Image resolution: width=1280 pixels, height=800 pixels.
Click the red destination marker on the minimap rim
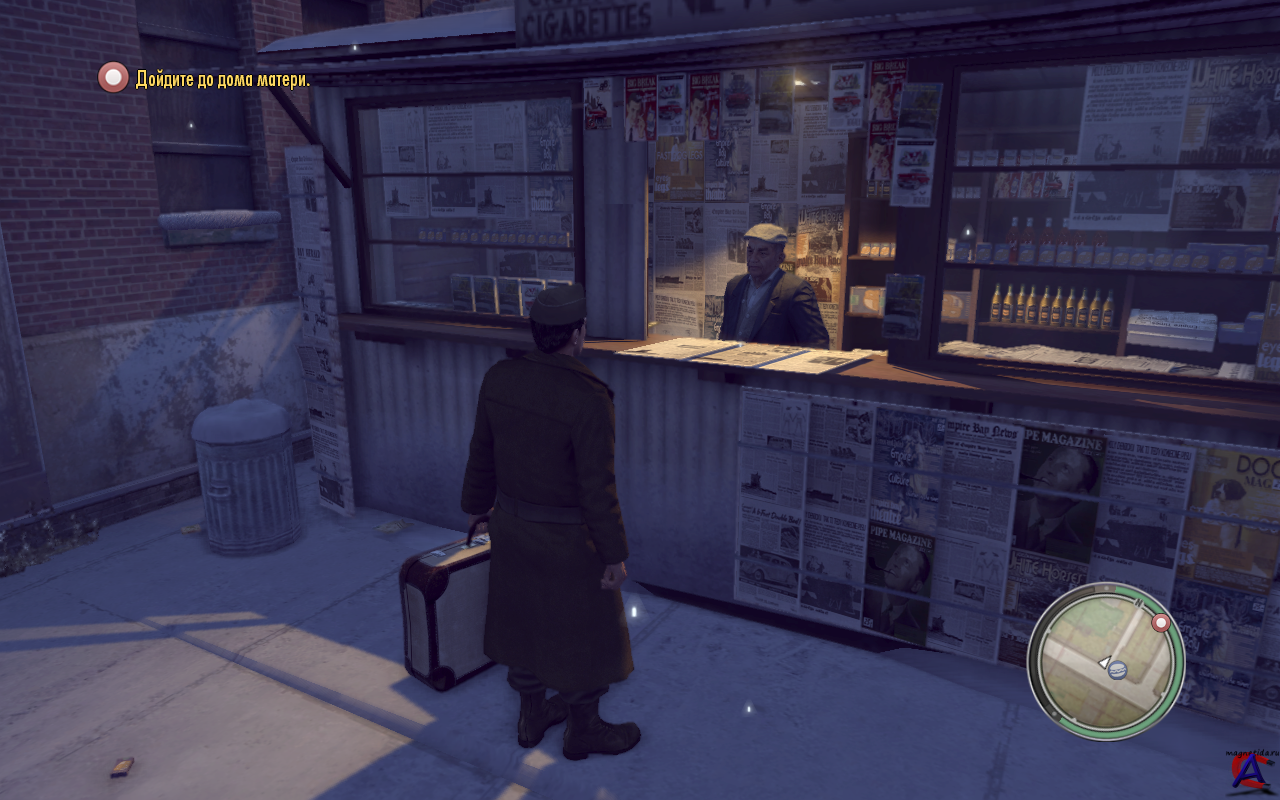tap(1161, 624)
